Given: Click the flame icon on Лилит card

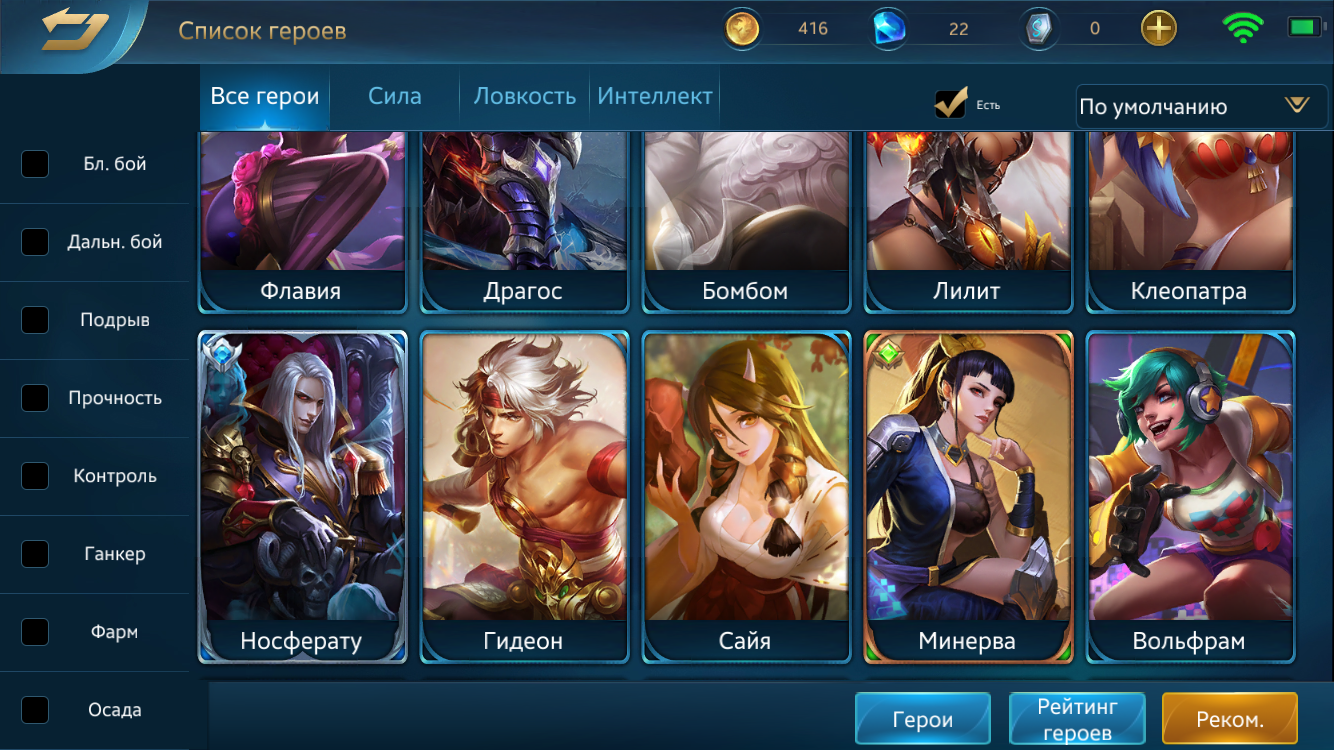Looking at the screenshot, I should click(913, 142).
